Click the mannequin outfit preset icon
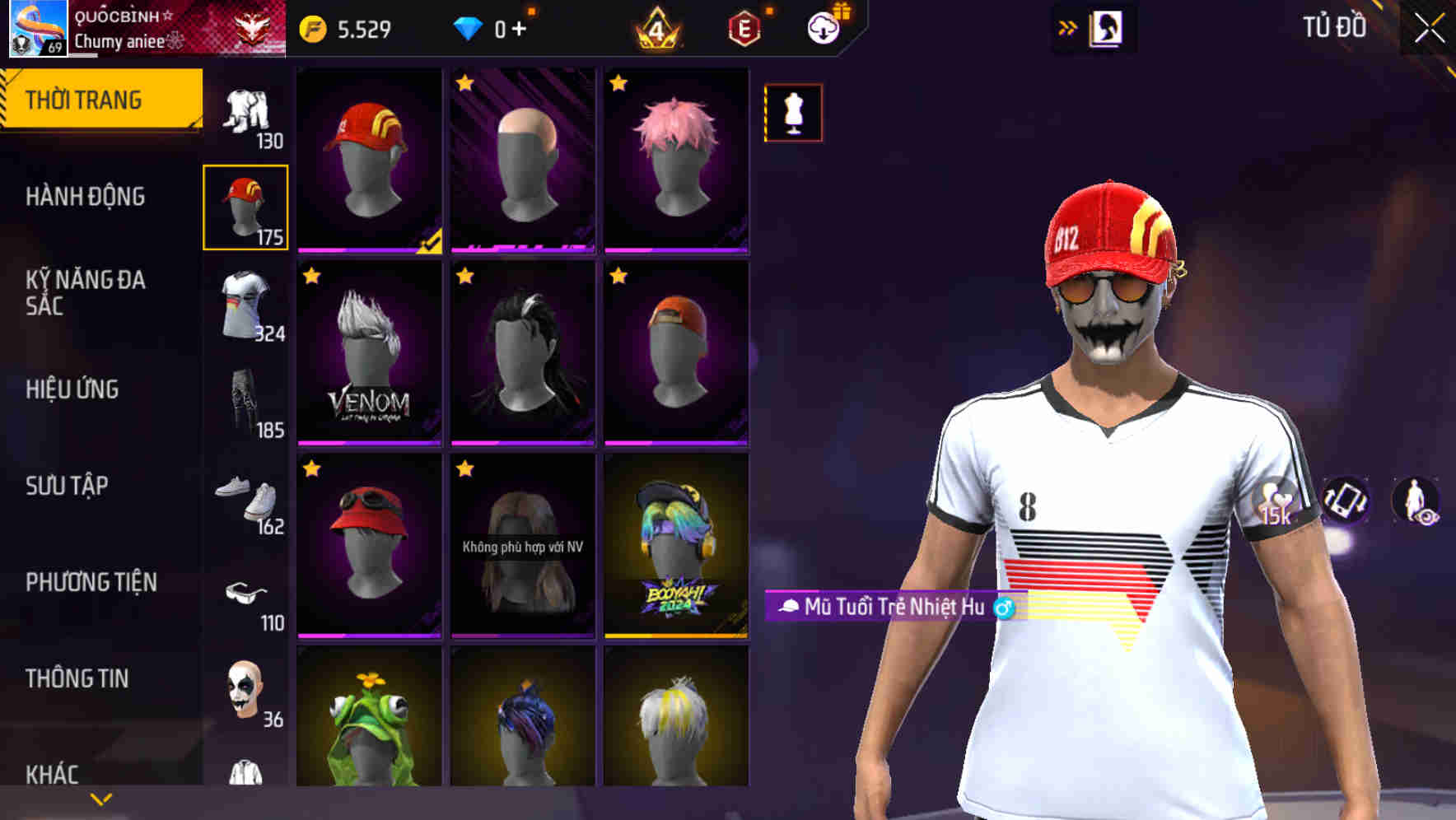 point(793,113)
